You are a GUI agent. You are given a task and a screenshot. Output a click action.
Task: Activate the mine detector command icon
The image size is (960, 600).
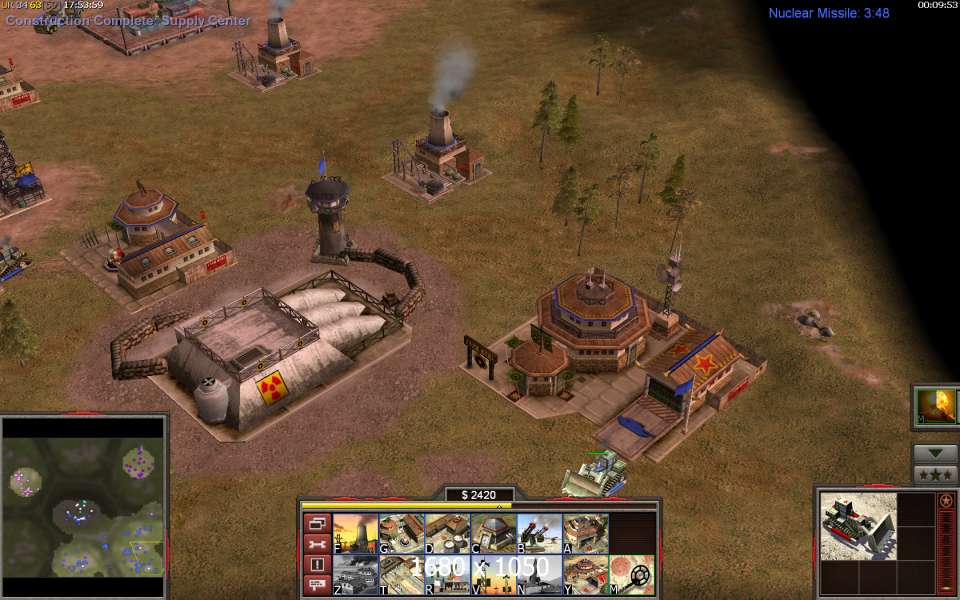click(x=632, y=575)
